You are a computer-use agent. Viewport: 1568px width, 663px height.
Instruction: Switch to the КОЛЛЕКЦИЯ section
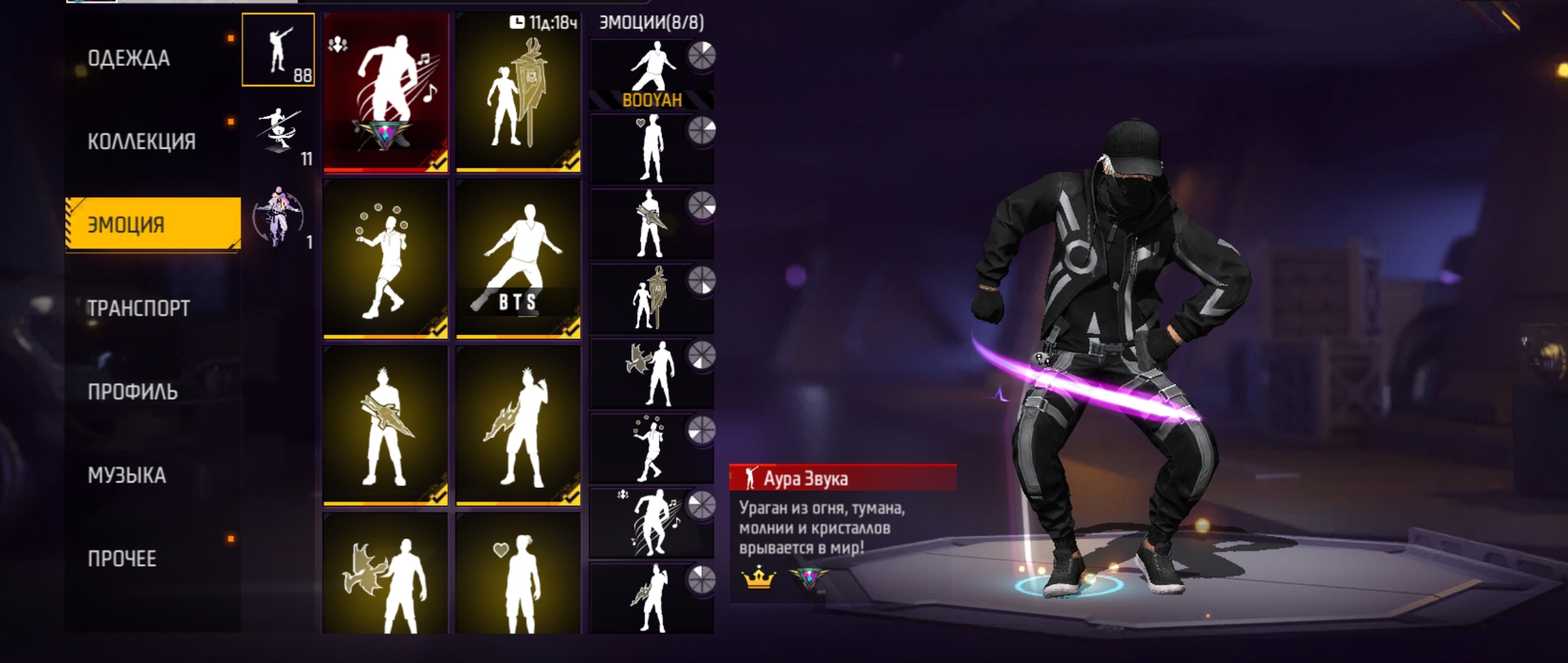142,142
